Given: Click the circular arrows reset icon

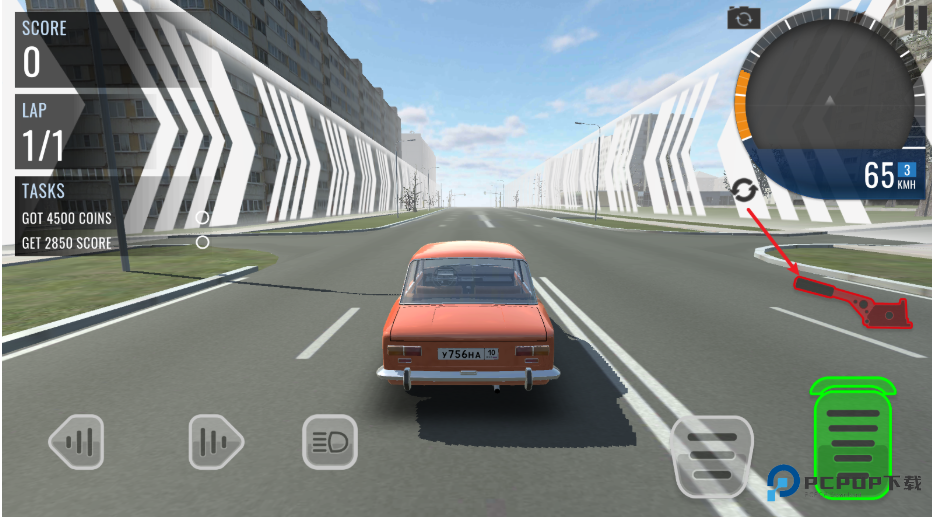Looking at the screenshot, I should (744, 189).
